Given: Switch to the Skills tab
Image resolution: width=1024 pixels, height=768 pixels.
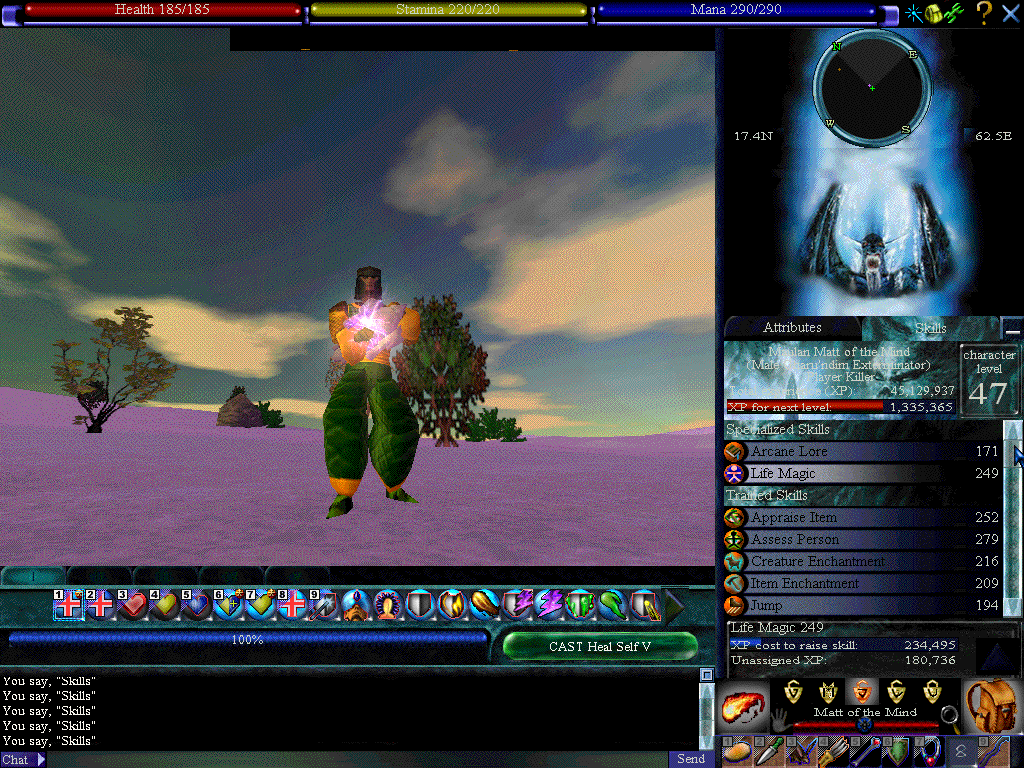Looking at the screenshot, I should 930,328.
